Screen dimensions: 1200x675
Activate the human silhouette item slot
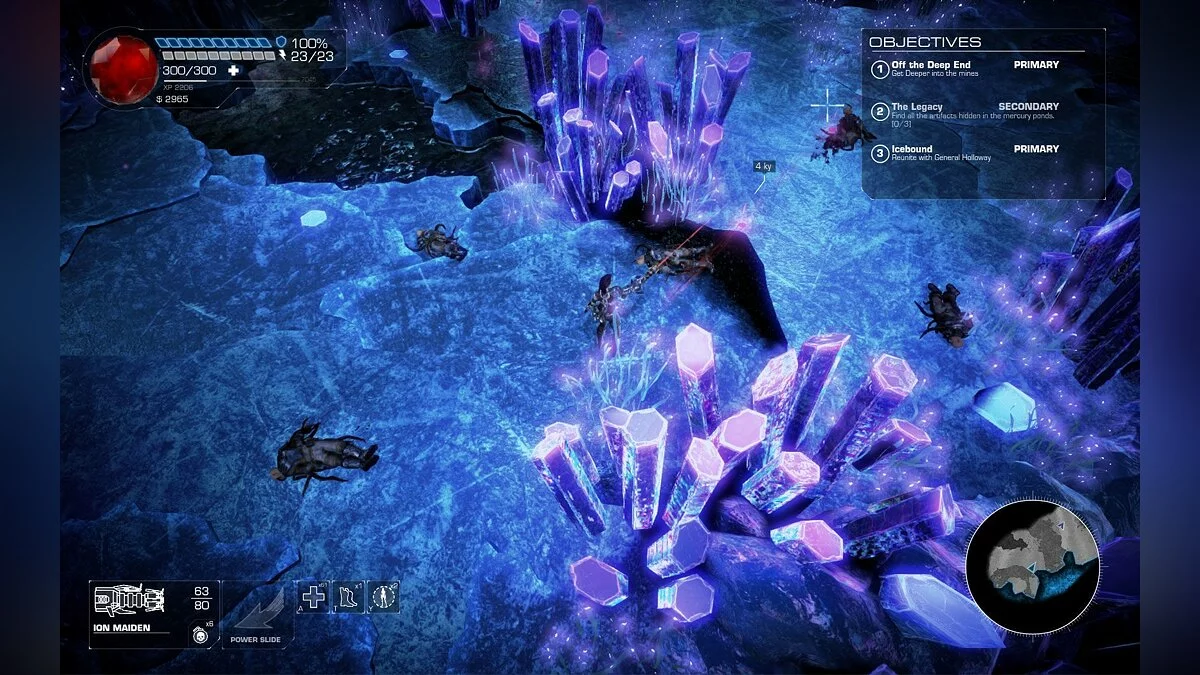[383, 598]
